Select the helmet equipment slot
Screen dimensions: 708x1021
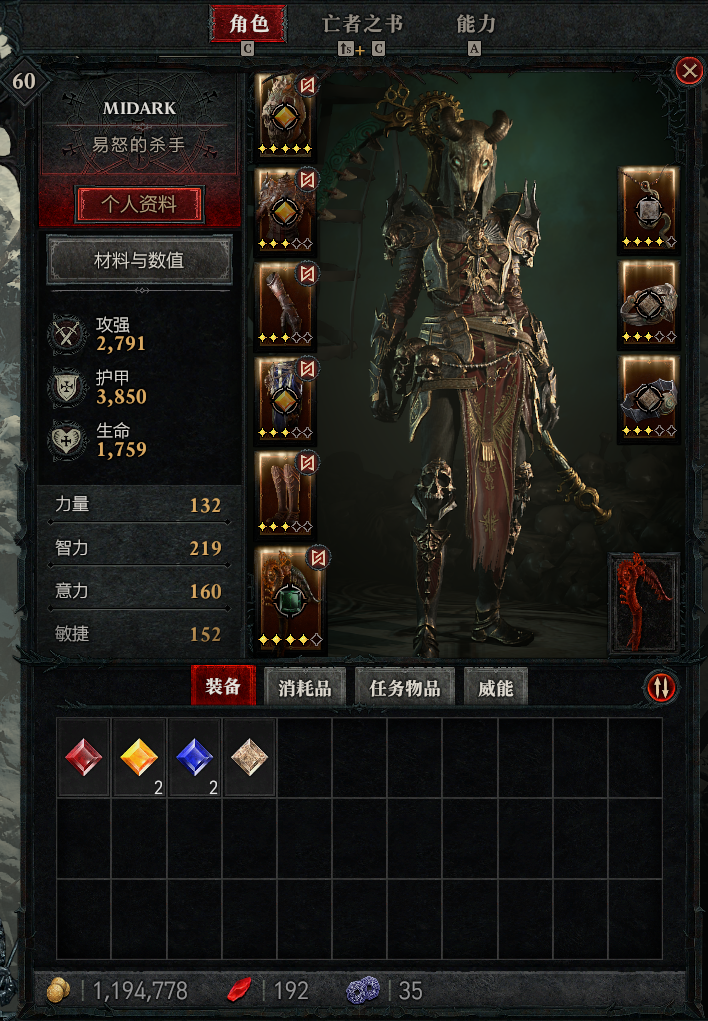tap(286, 114)
